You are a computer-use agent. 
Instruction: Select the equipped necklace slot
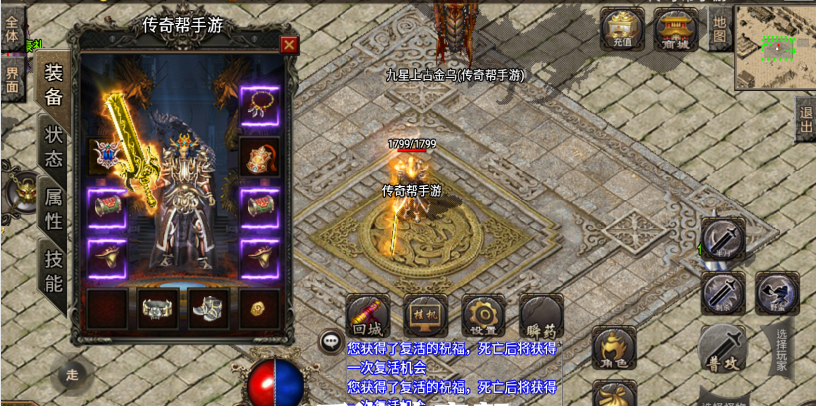click(x=260, y=104)
